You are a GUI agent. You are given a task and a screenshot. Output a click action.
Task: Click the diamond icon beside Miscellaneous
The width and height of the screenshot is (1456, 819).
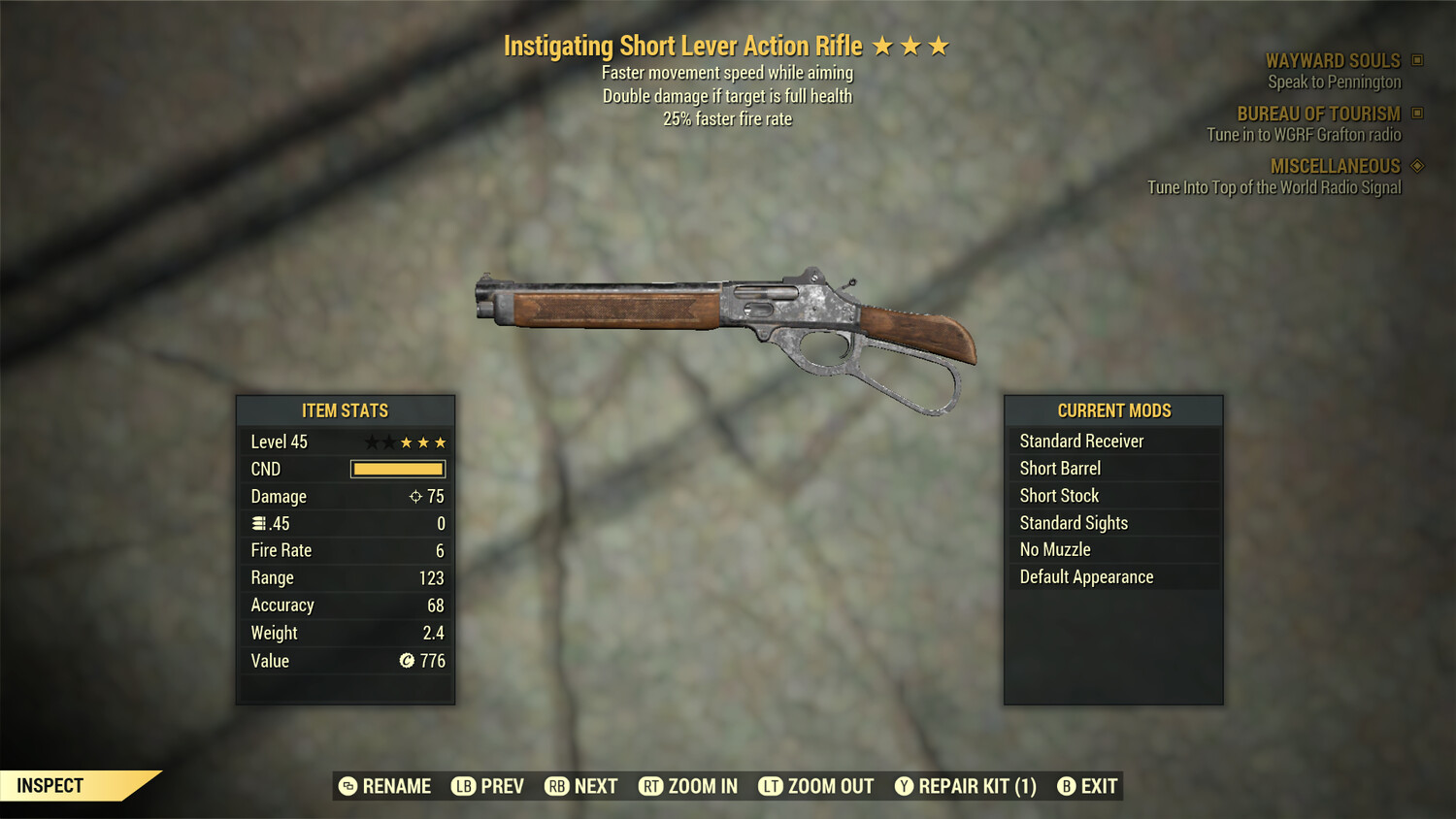[1416, 166]
